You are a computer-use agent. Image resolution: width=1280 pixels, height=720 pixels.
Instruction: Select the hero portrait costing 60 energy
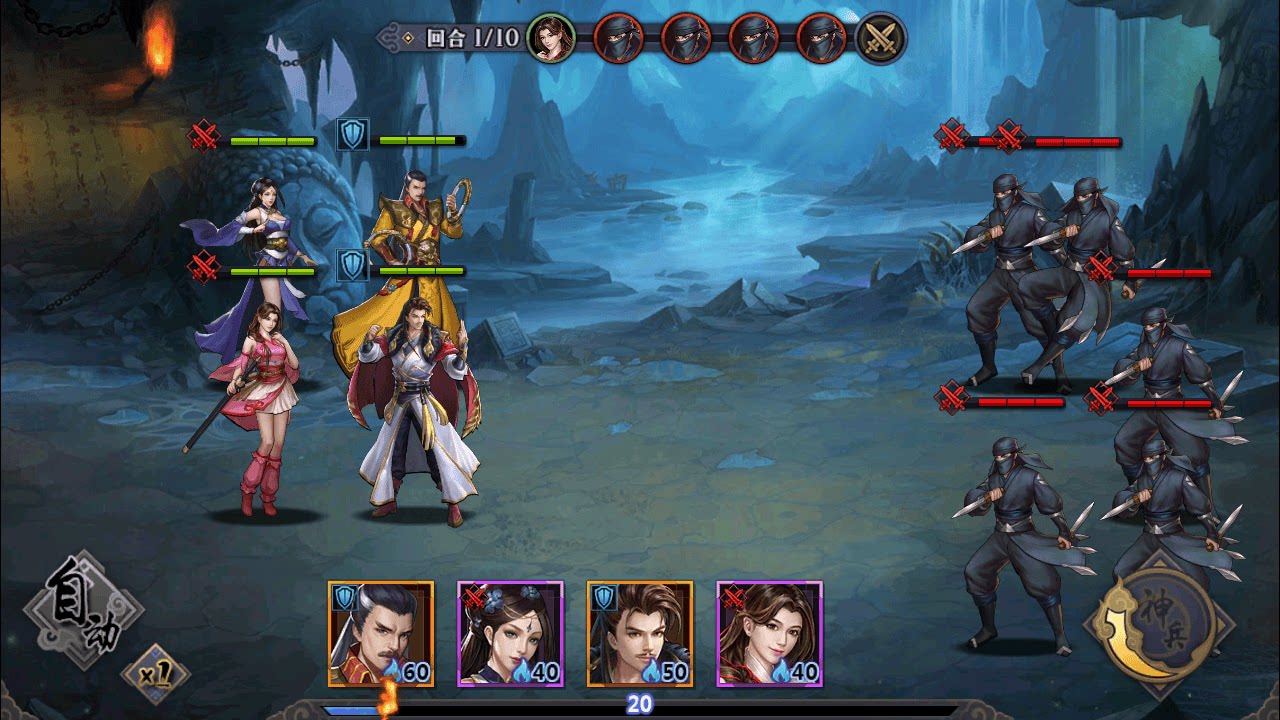point(381,634)
